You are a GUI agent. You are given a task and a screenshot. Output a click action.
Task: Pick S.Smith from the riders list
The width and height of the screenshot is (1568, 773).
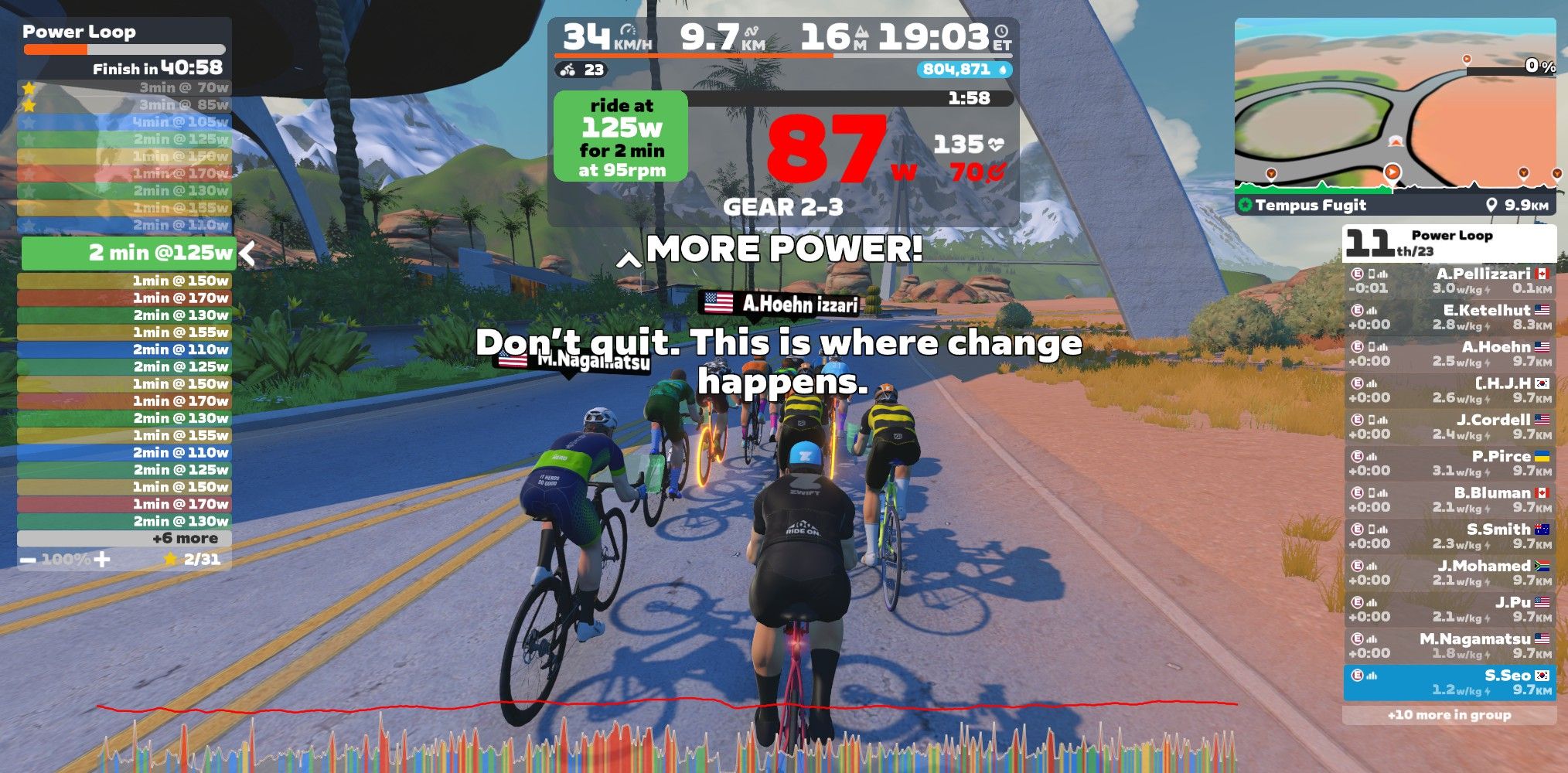pos(1449,536)
